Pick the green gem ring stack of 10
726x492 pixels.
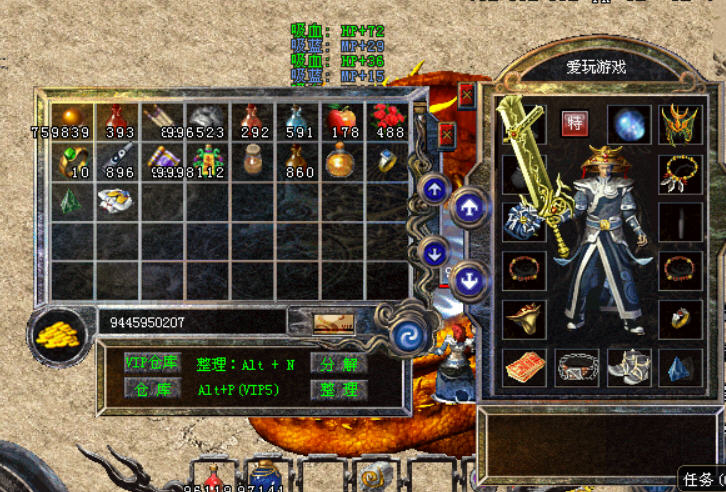click(x=72, y=160)
